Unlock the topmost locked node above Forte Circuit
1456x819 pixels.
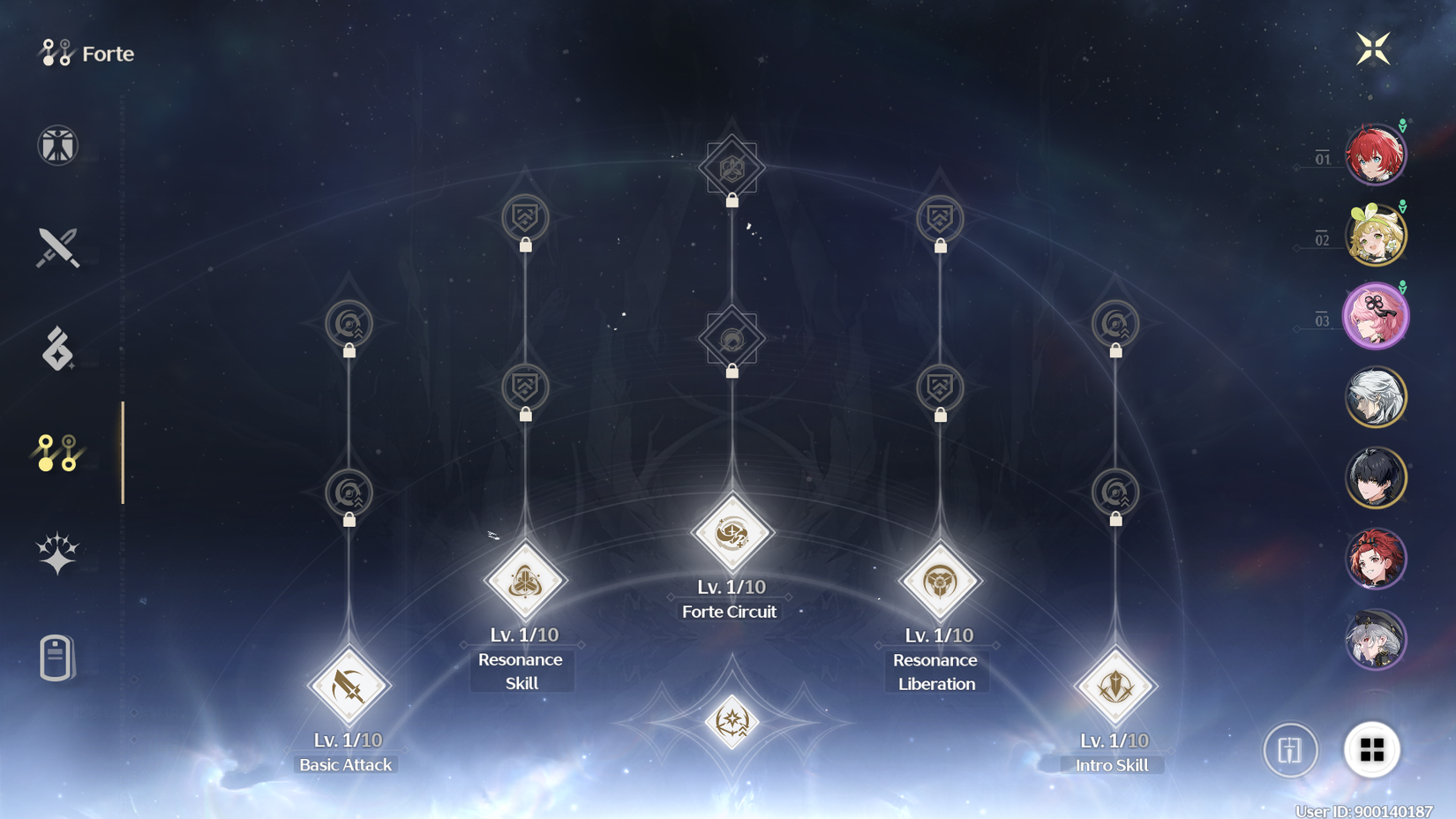[729, 168]
